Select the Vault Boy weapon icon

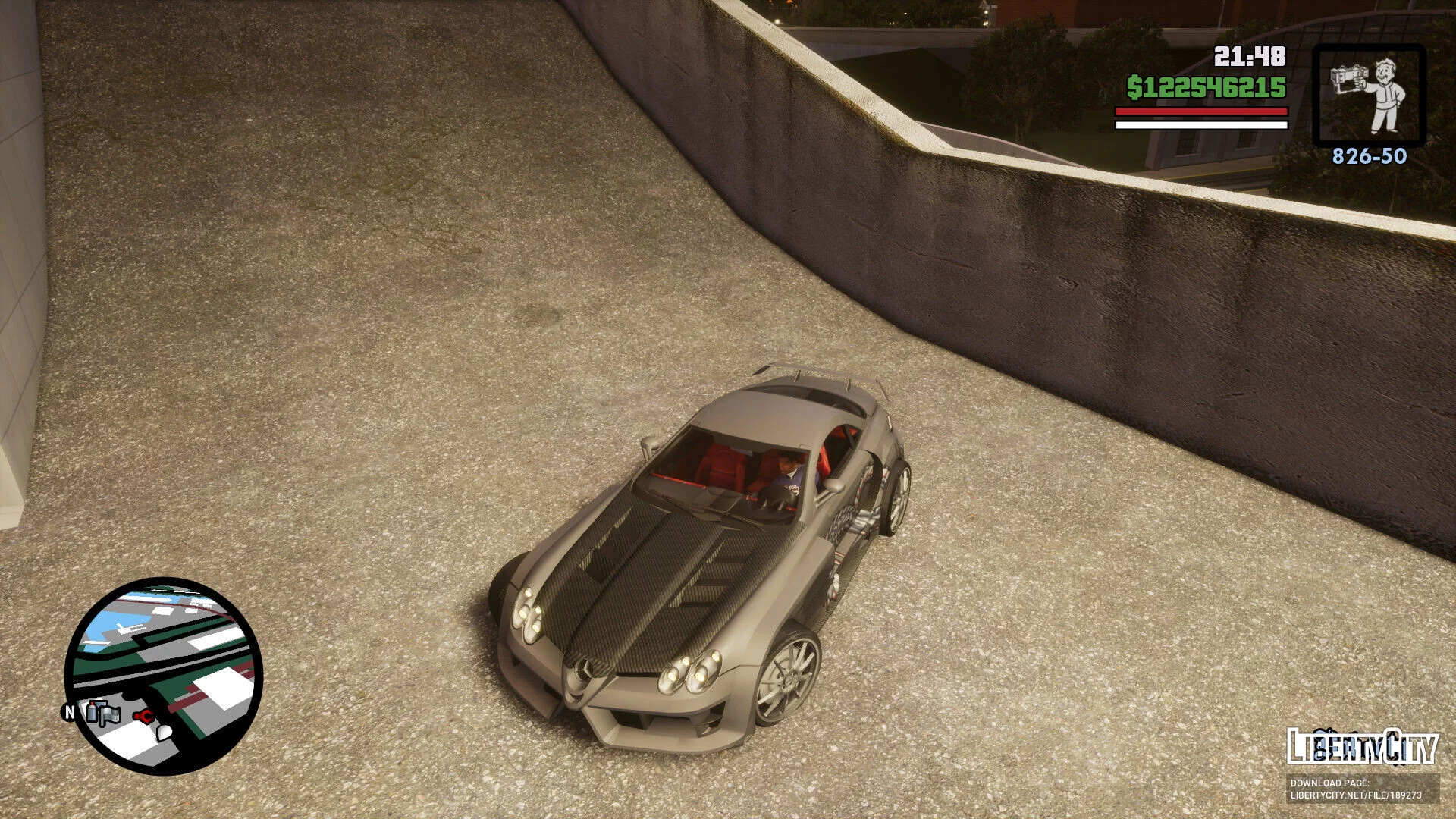click(1369, 95)
